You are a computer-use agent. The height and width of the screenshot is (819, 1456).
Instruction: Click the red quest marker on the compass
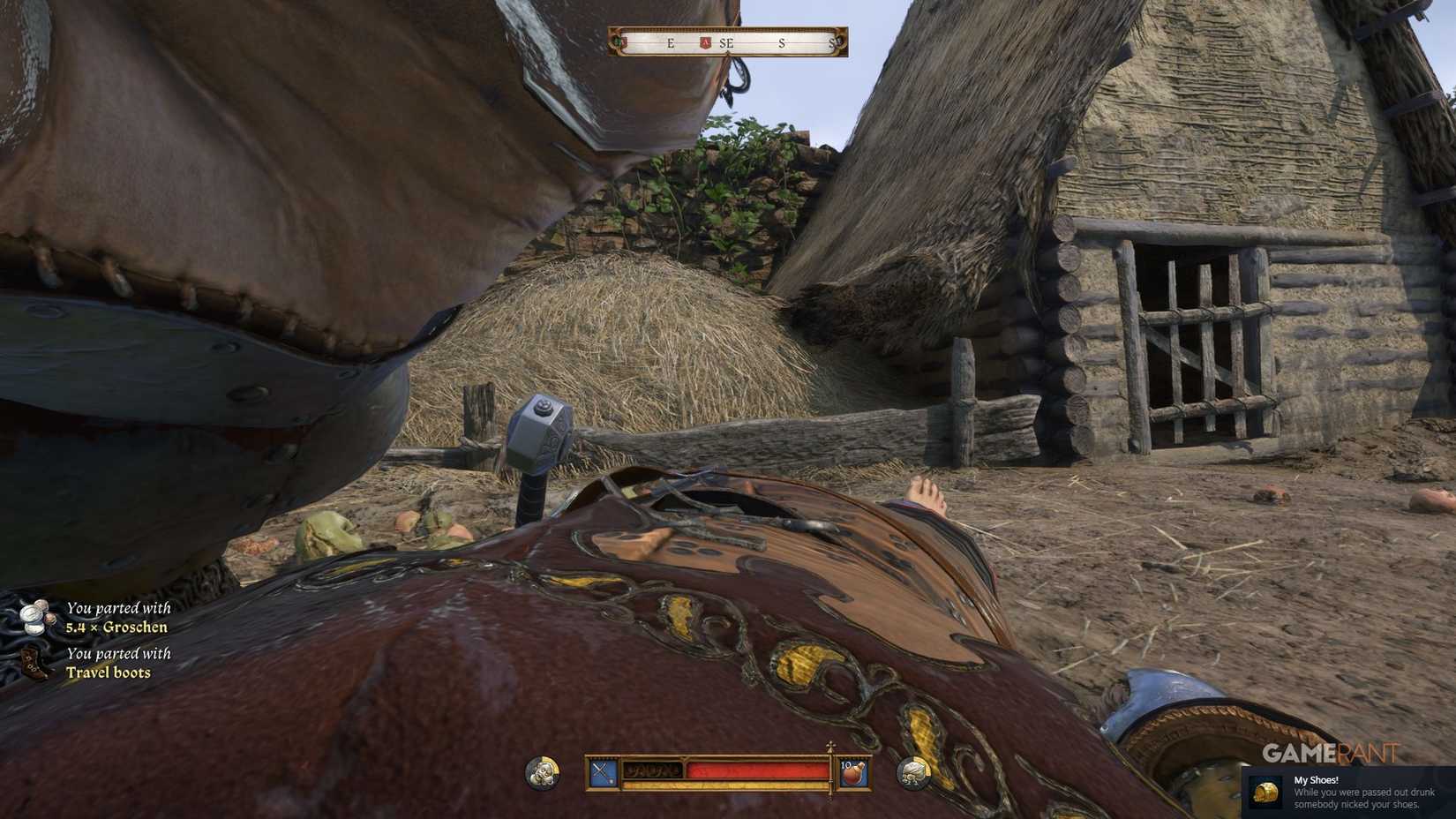point(704,42)
